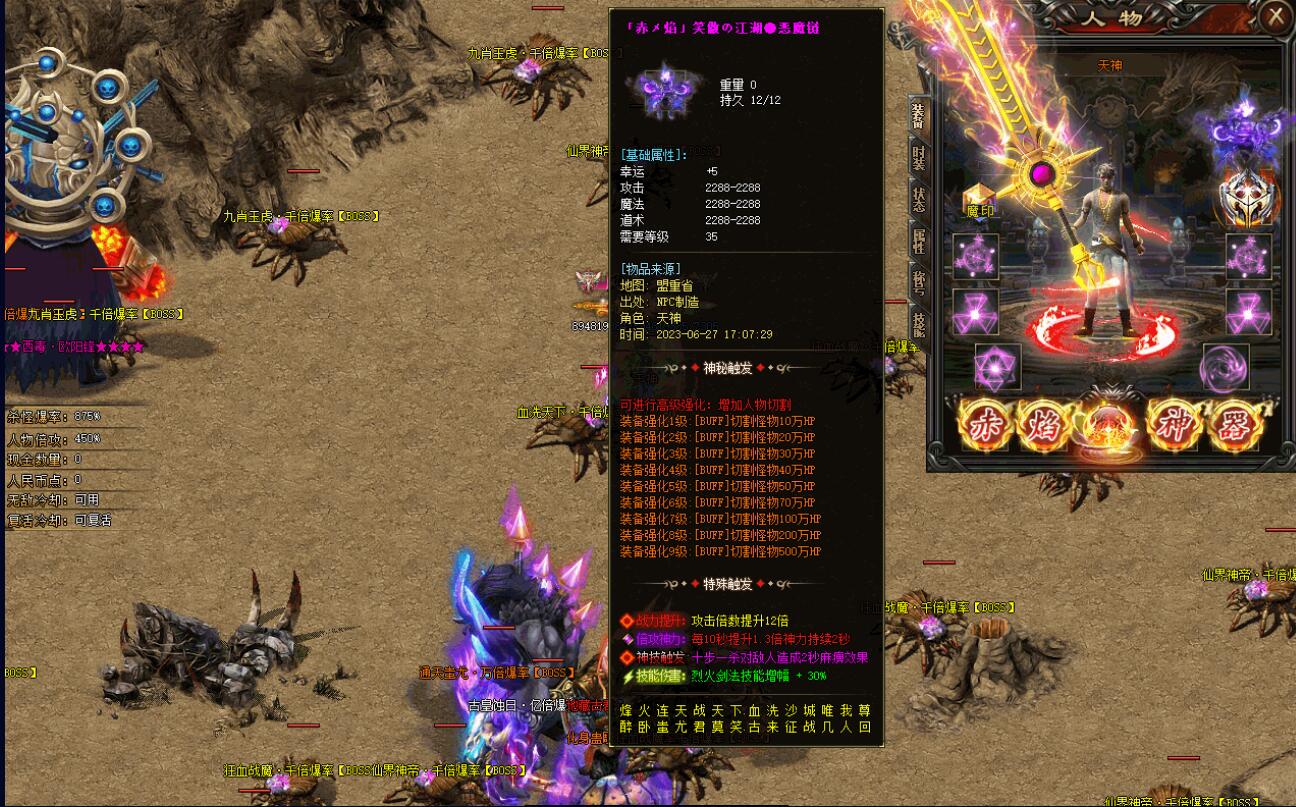Activate the central flaming orb button

click(x=1108, y=429)
